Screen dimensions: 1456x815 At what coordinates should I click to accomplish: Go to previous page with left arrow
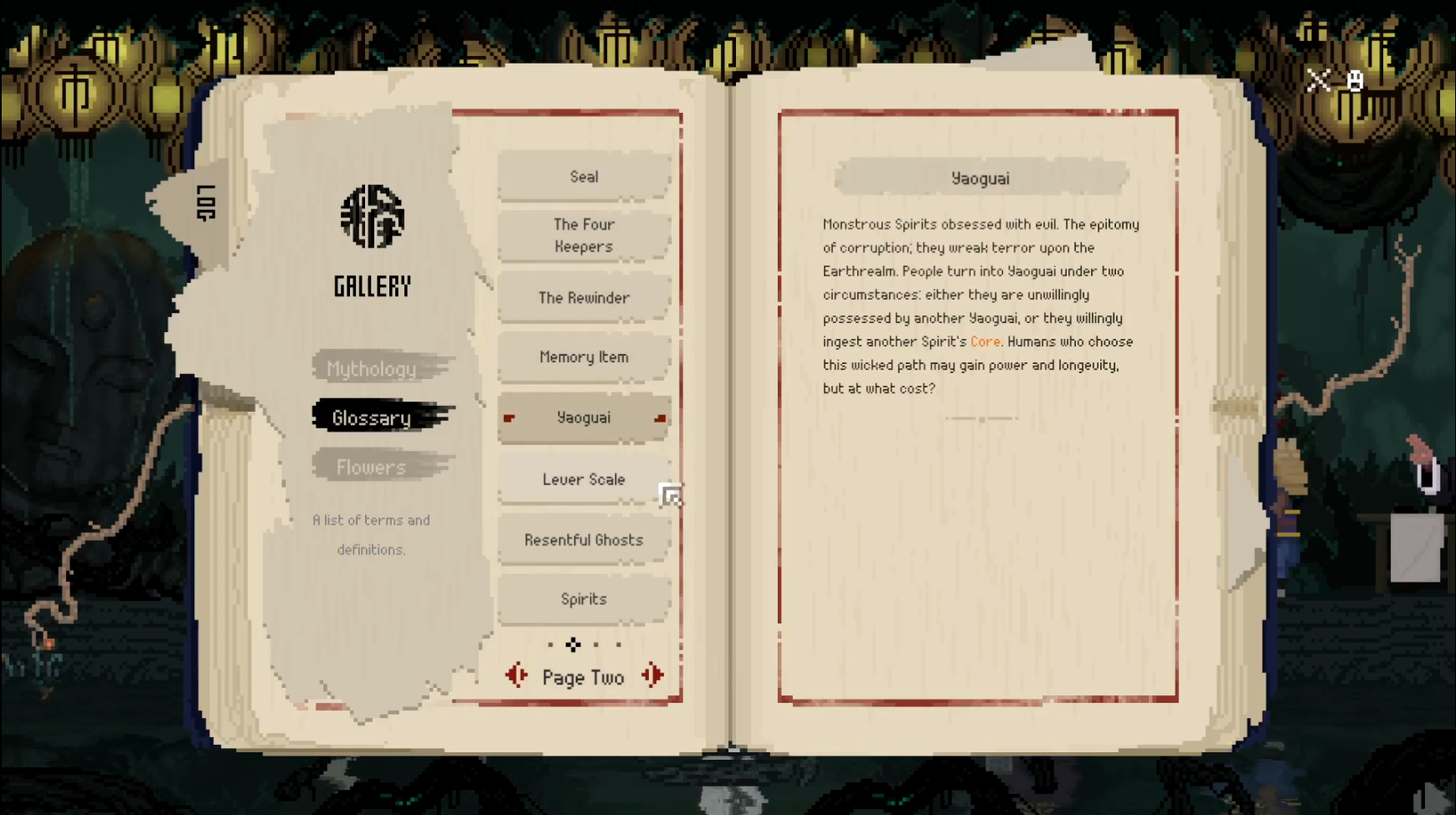click(x=517, y=676)
